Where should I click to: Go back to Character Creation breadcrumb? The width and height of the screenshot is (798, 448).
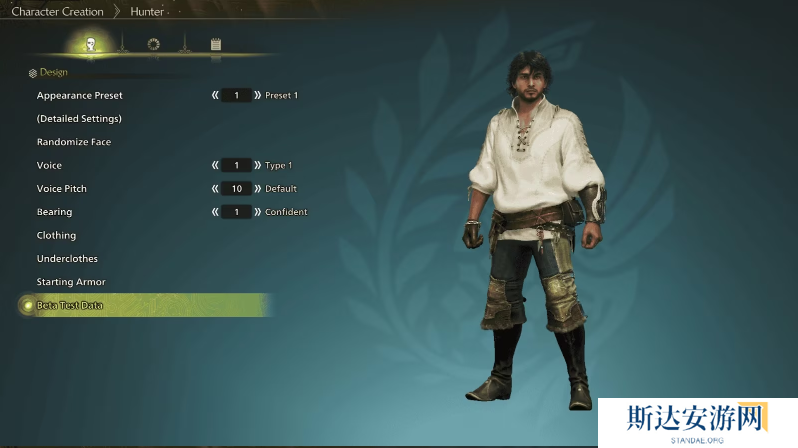click(x=57, y=12)
